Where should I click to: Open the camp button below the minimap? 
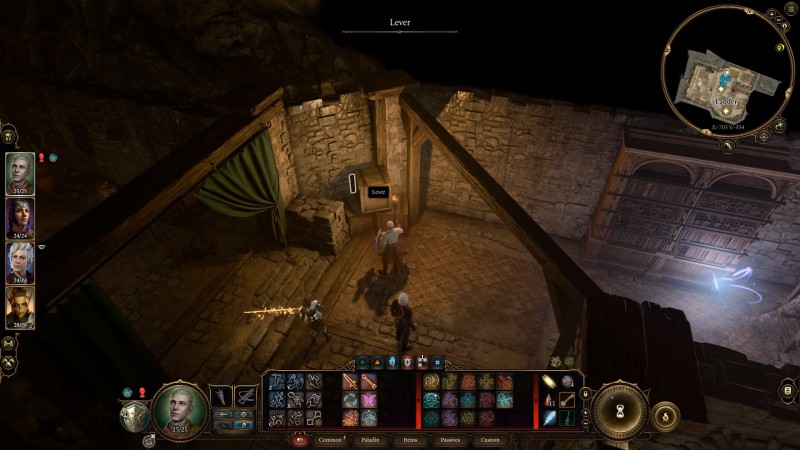pos(727,146)
